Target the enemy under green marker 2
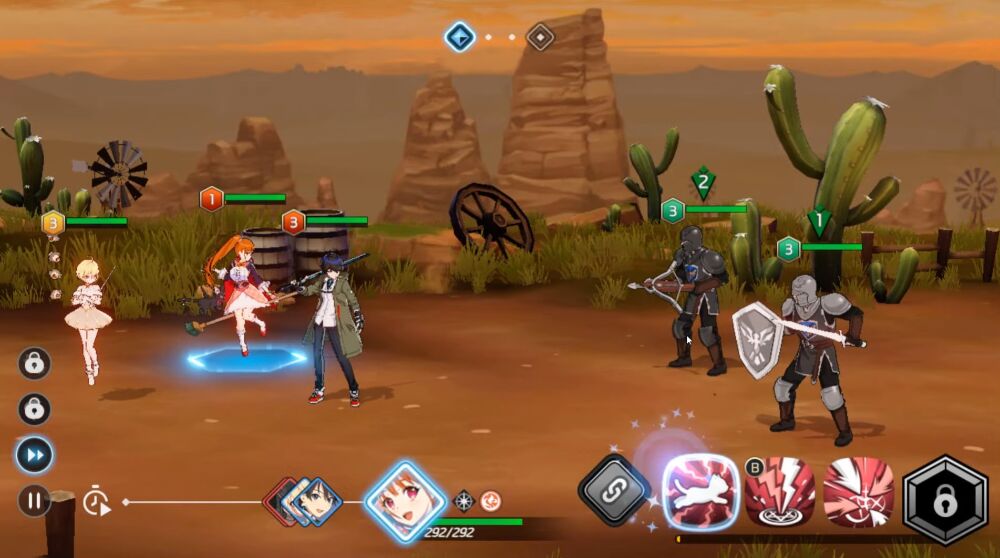The height and width of the screenshot is (558, 1000). pos(698,300)
